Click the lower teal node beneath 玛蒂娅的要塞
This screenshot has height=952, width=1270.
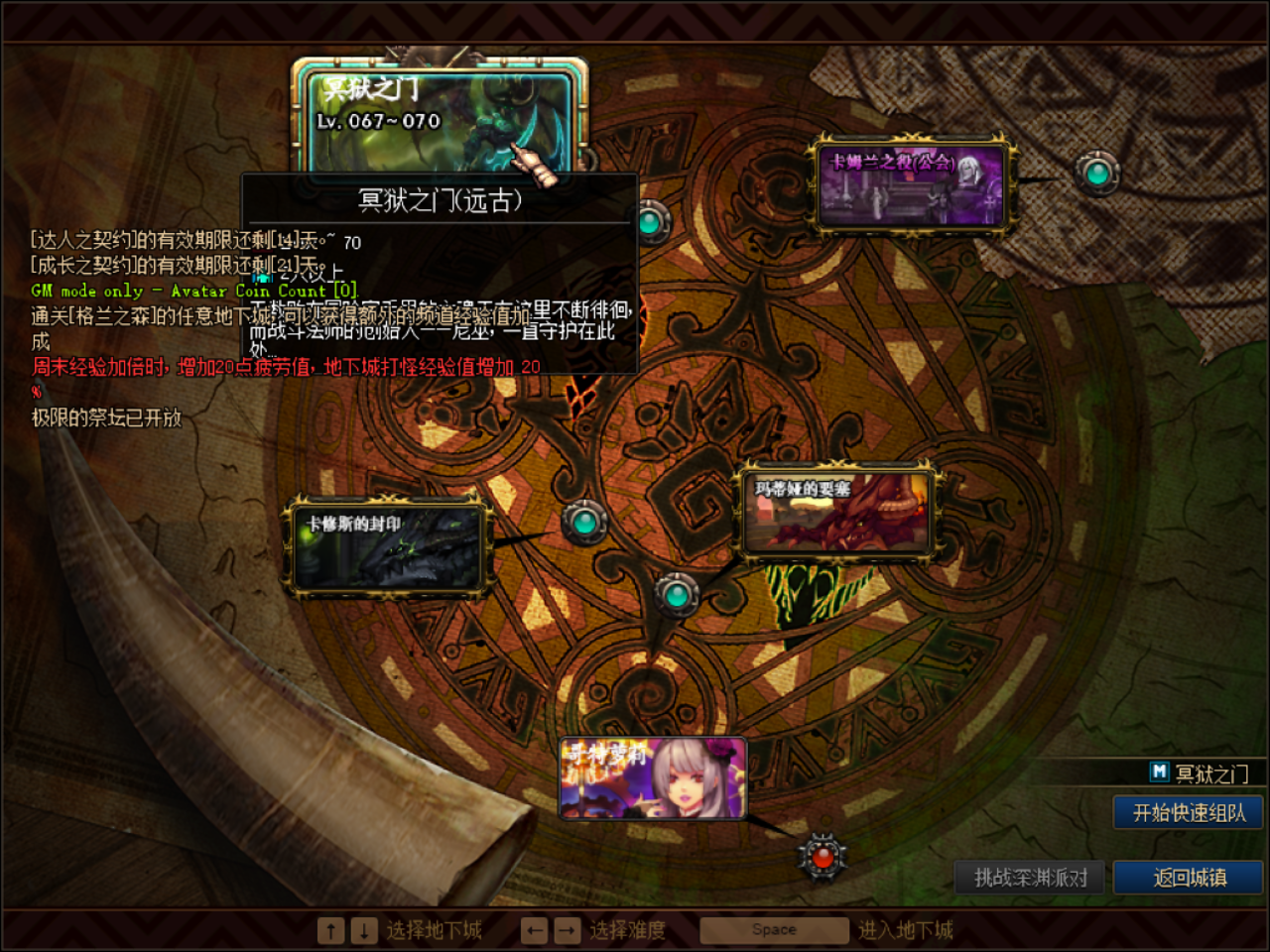pyautogui.click(x=675, y=592)
